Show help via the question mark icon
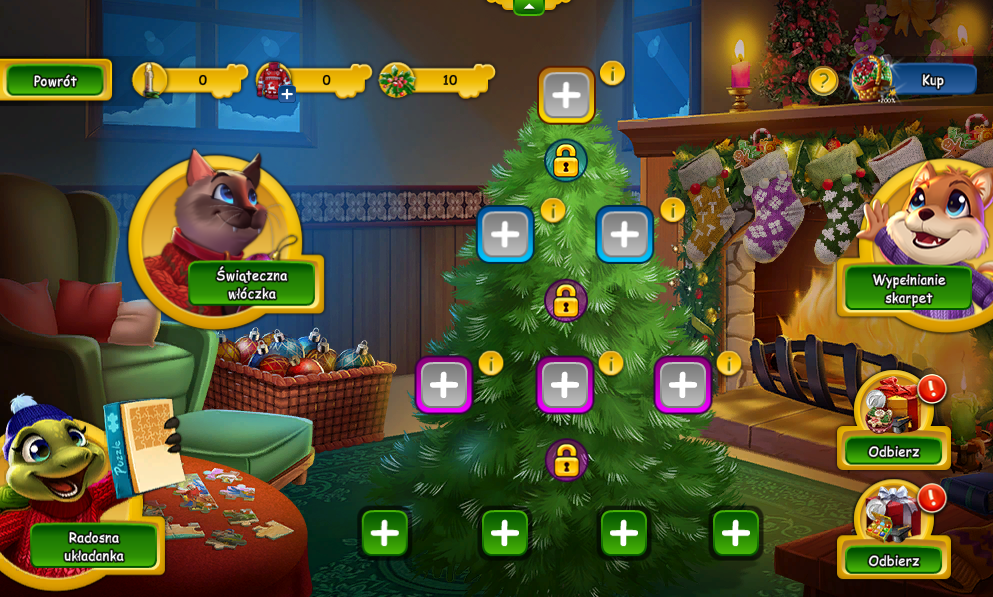The height and width of the screenshot is (597, 993). click(x=823, y=80)
